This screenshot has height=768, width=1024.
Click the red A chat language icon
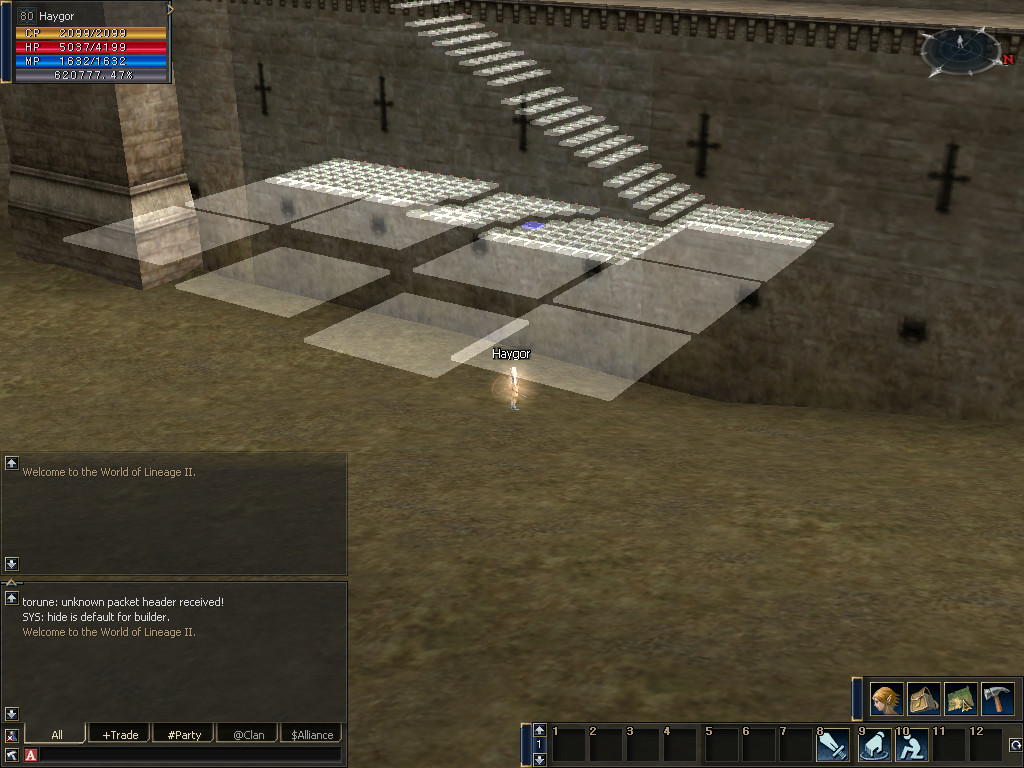[31, 755]
